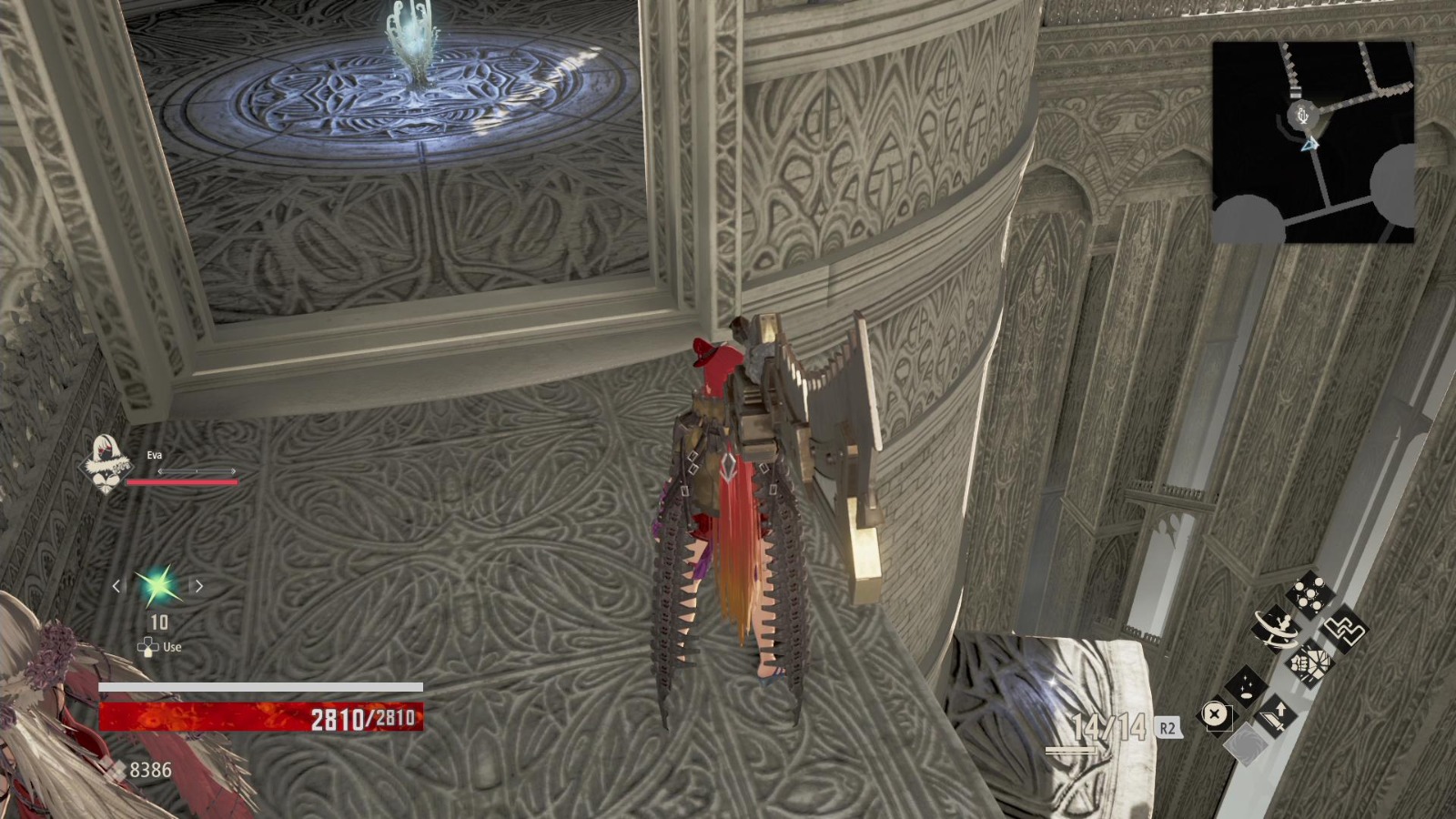Image resolution: width=1456 pixels, height=819 pixels.
Task: Click the green quick-item star icon
Action: click(157, 586)
